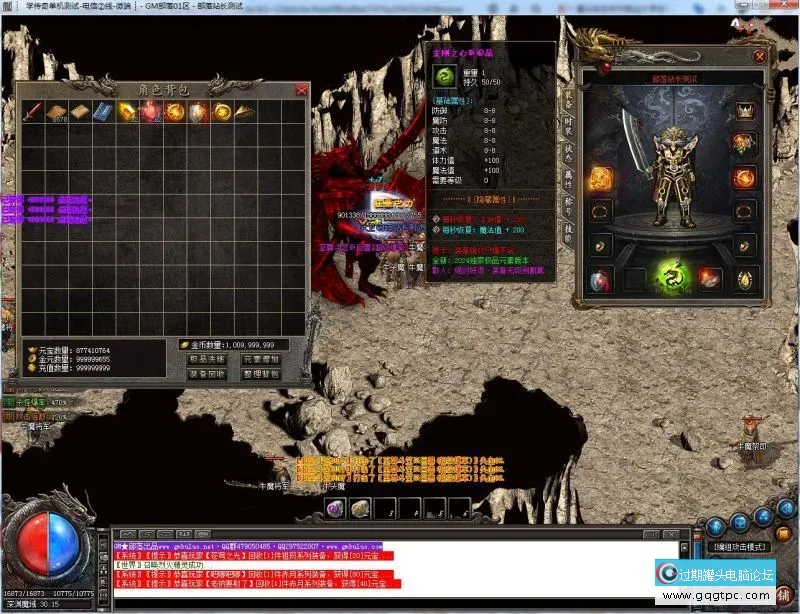Image resolution: width=800 pixels, height=614 pixels.
Task: Switch to the 装备 equipment tab
Action: [x=569, y=98]
